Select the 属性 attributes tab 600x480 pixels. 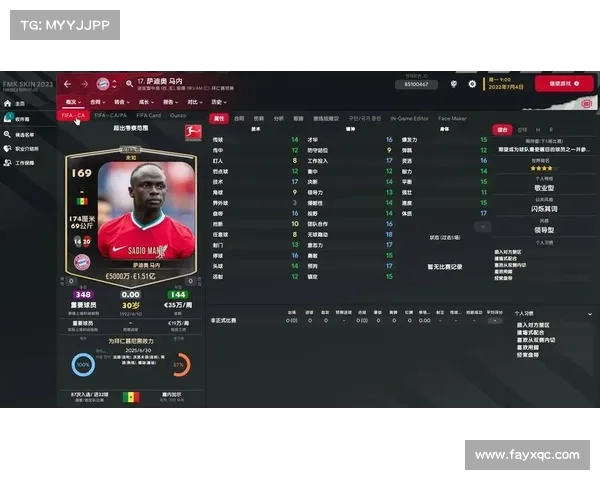coord(219,118)
